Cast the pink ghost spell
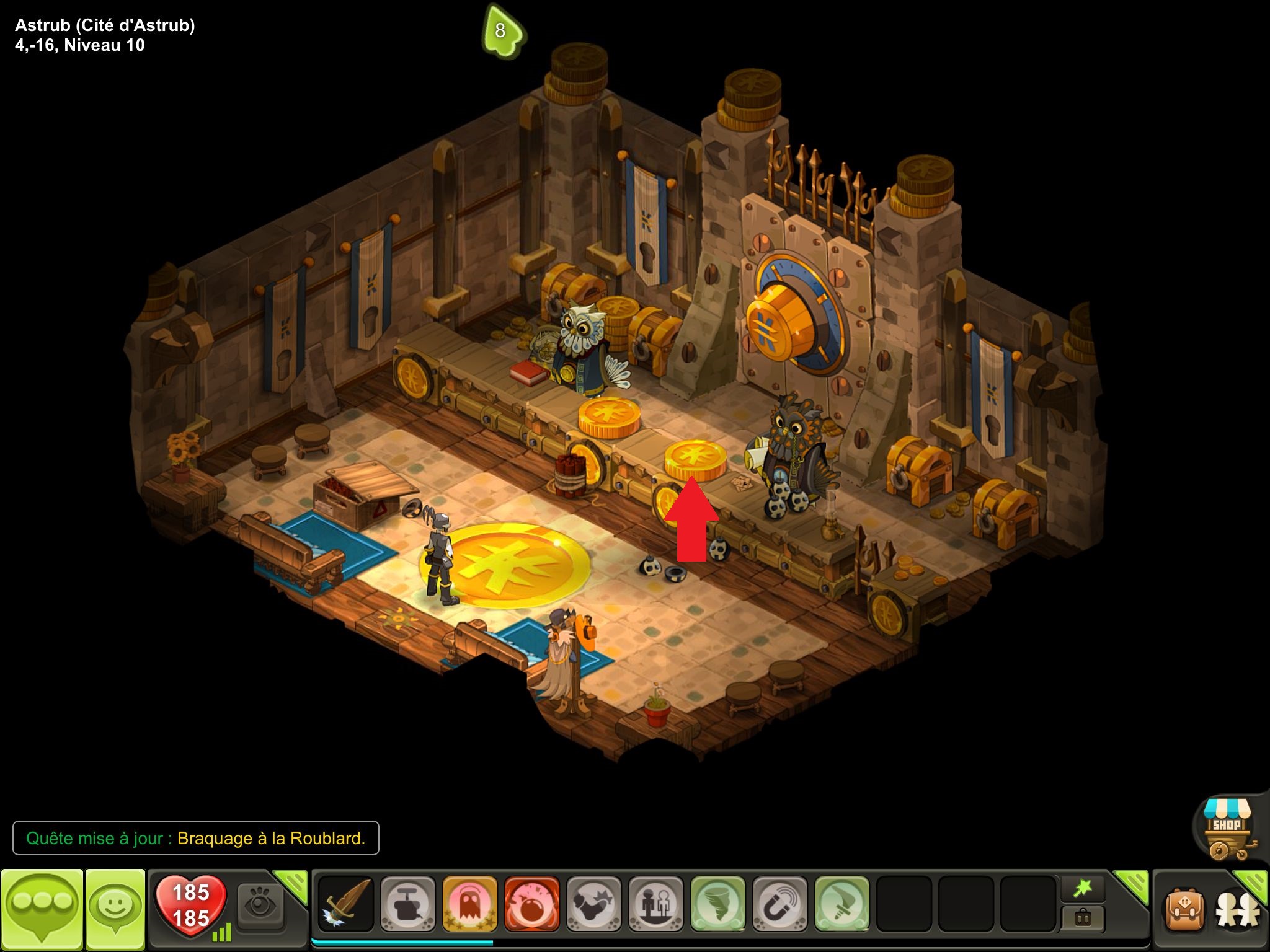1270x952 pixels. (469, 904)
